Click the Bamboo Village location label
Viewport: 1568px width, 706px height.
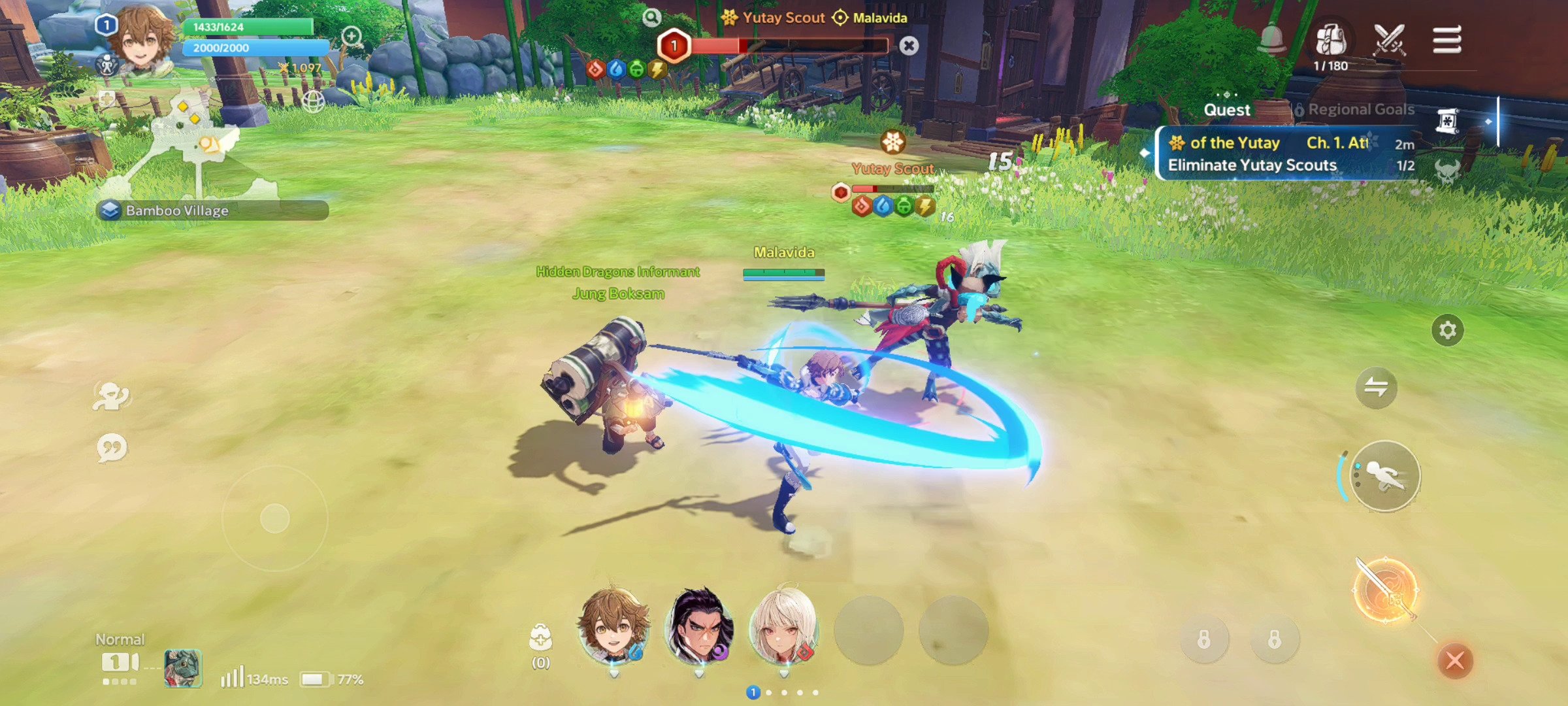coord(178,210)
